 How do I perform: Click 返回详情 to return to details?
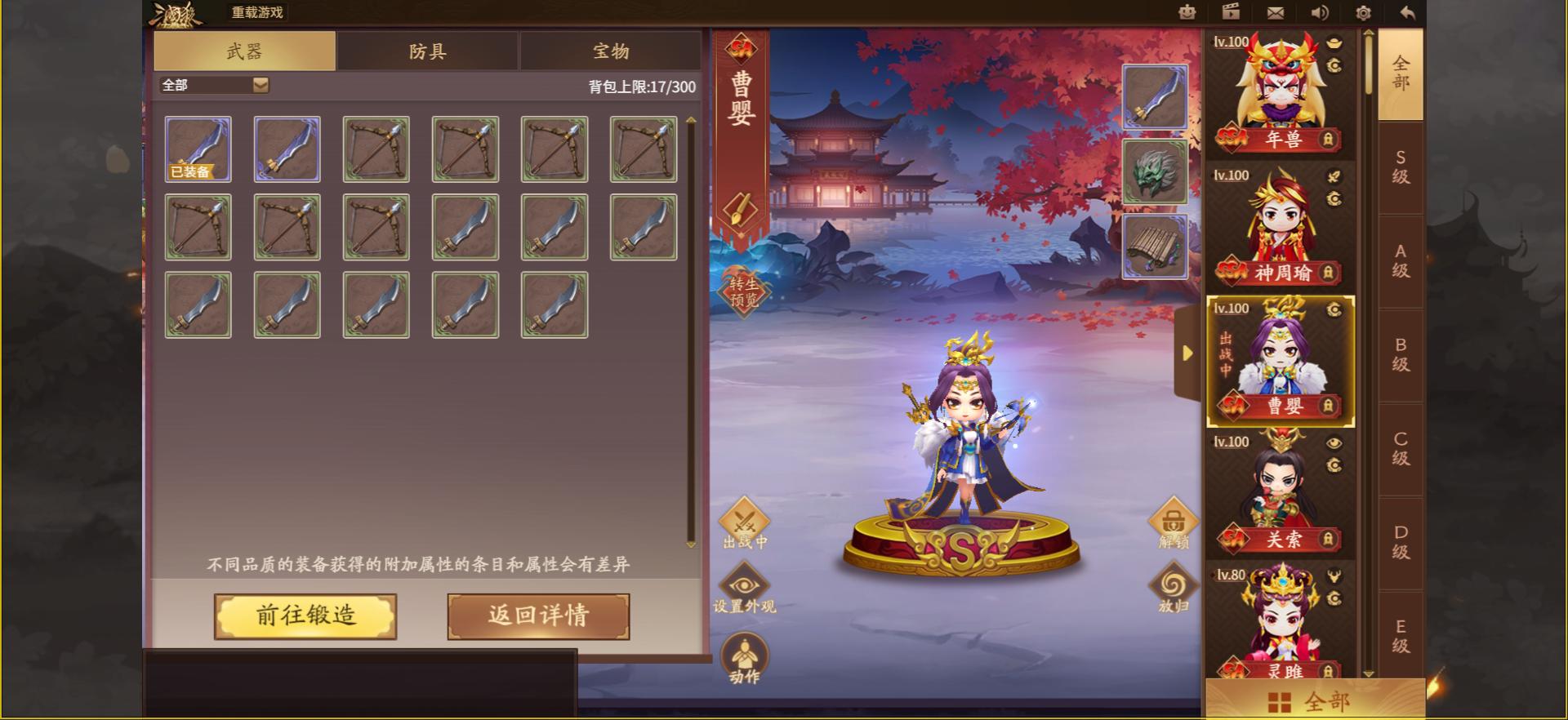(x=537, y=617)
